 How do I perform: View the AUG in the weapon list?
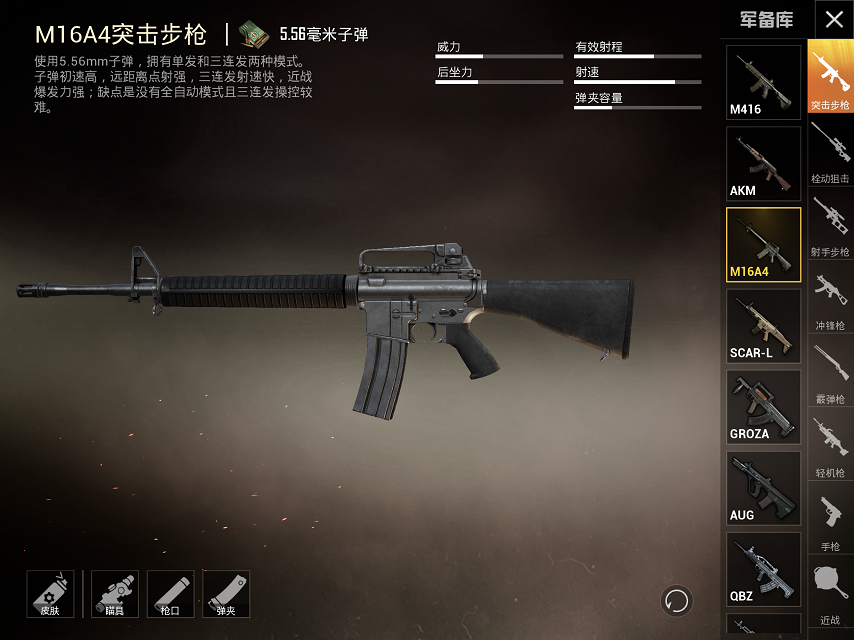(763, 488)
